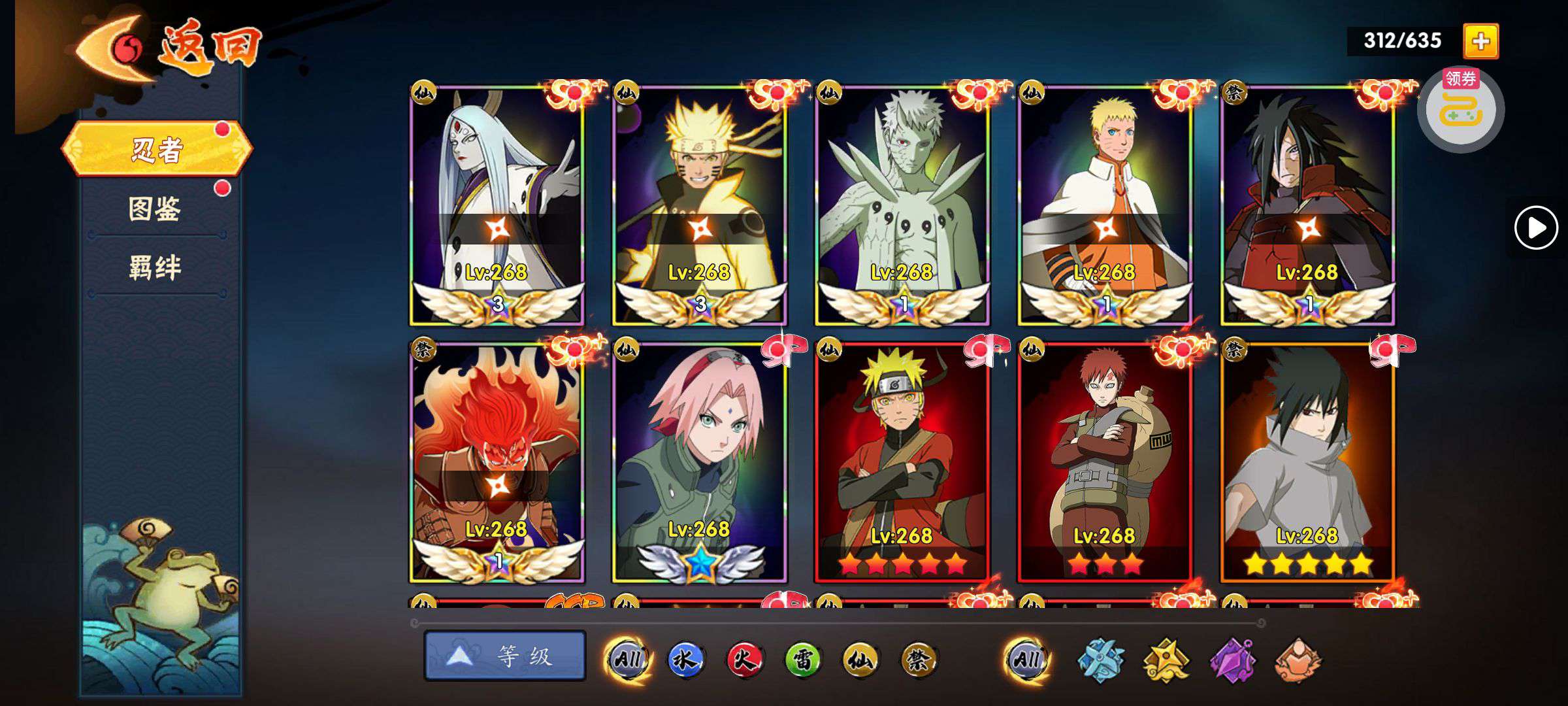1568x706 pixels.
Task: Filter by the blue shuriken class icon
Action: tap(1100, 660)
